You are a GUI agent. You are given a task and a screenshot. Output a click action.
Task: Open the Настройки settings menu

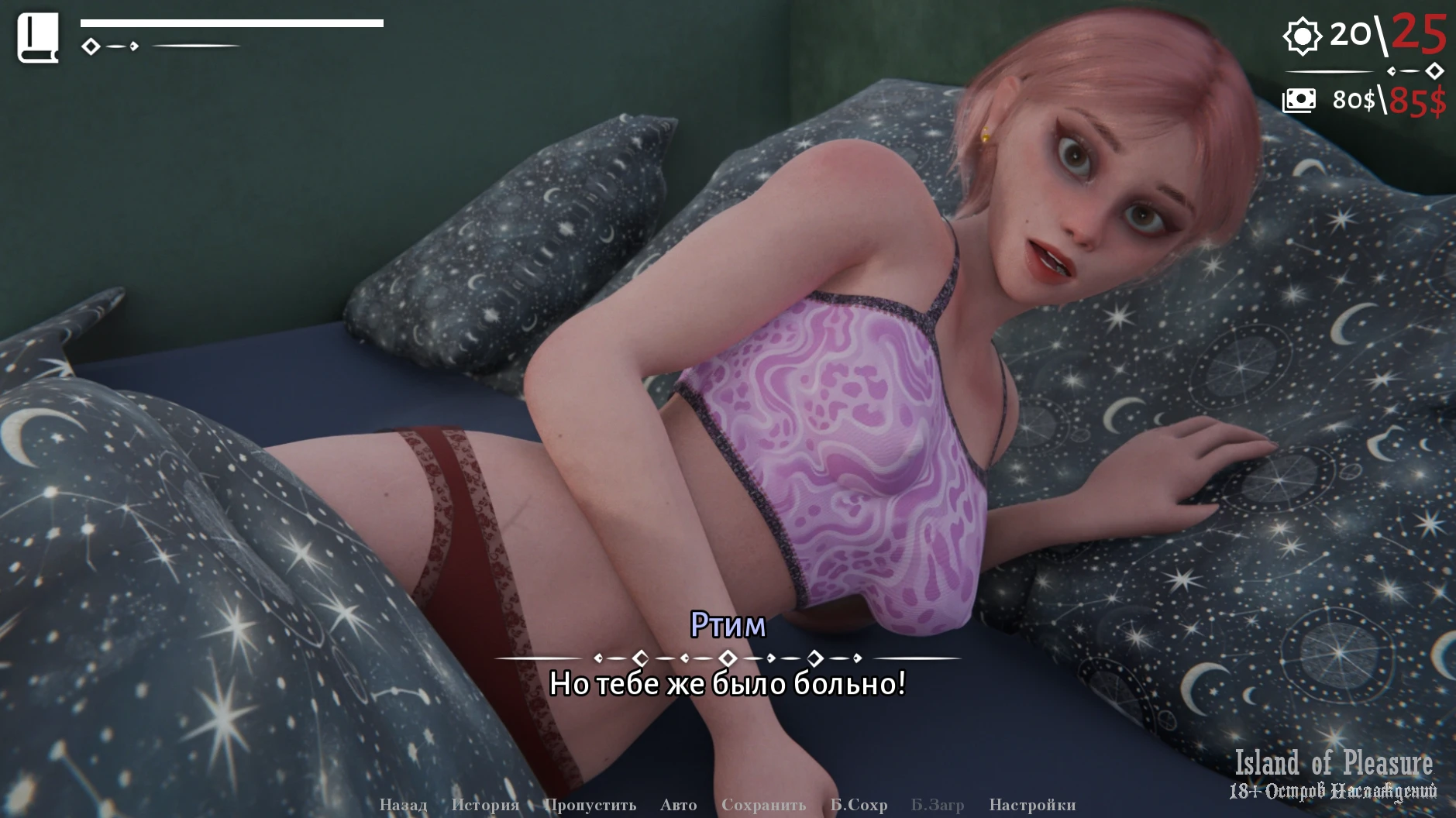[x=1032, y=805]
